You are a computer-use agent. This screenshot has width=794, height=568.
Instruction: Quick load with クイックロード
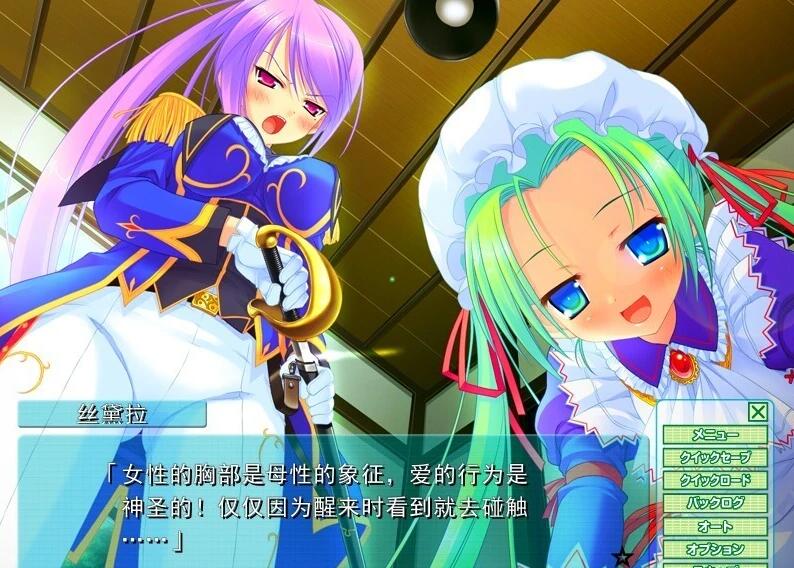(714, 480)
